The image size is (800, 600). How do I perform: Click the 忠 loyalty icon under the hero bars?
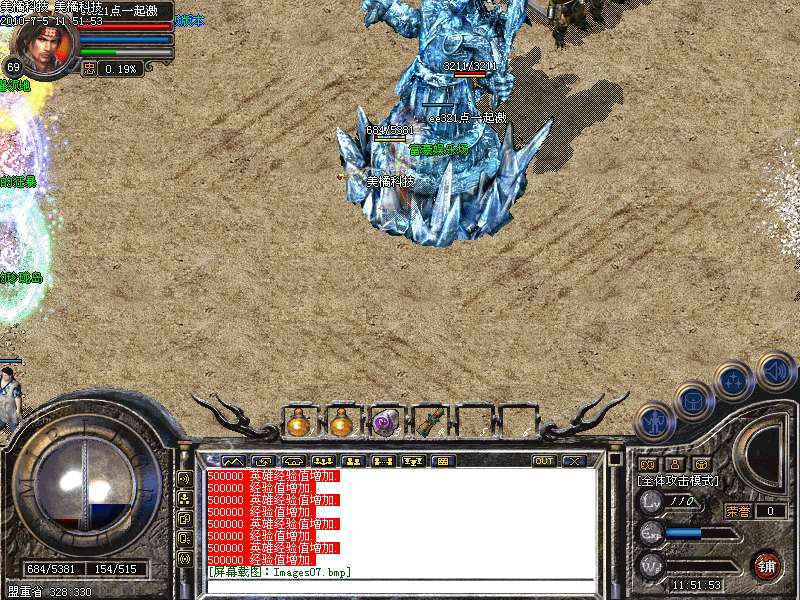click(x=89, y=69)
